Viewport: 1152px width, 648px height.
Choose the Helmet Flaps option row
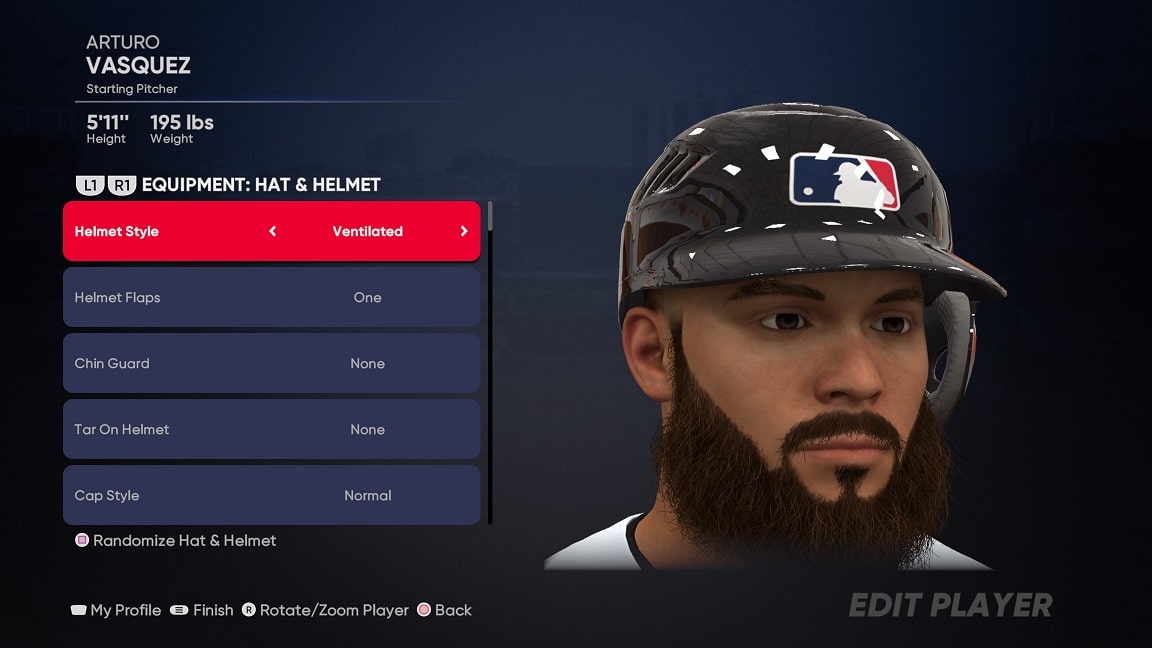271,297
